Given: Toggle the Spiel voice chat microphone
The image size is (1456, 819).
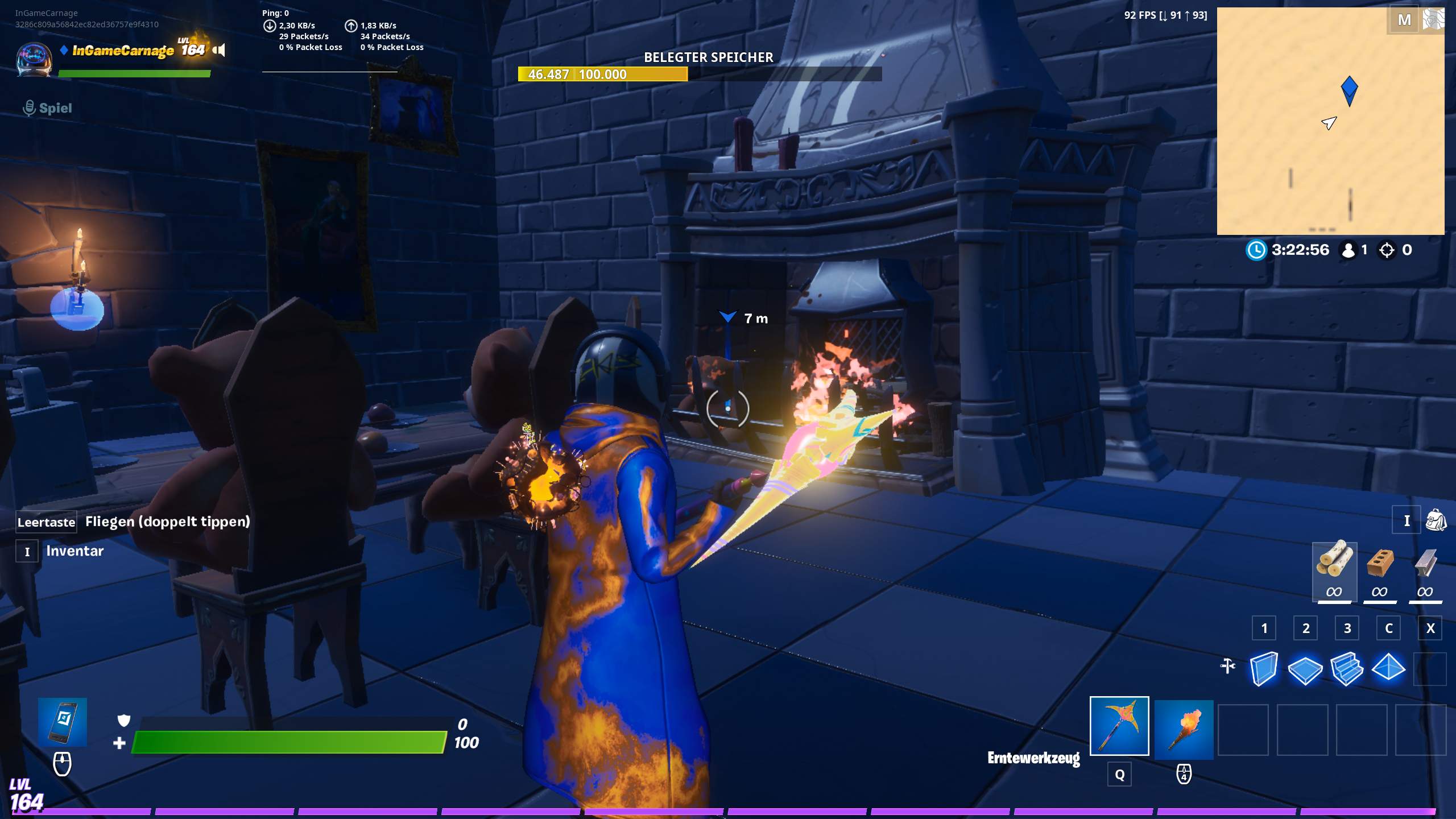Looking at the screenshot, I should [x=30, y=108].
